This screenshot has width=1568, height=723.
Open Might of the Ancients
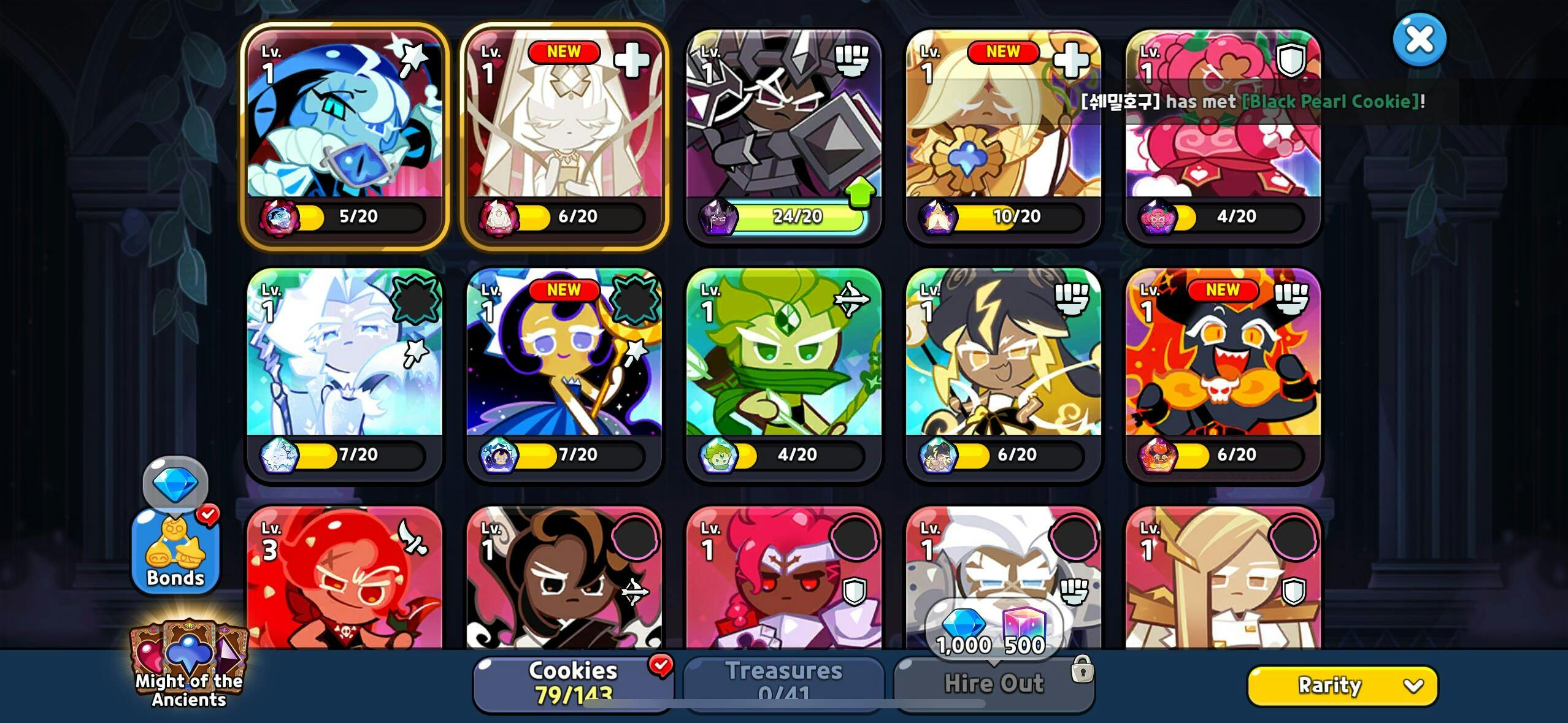[189, 667]
